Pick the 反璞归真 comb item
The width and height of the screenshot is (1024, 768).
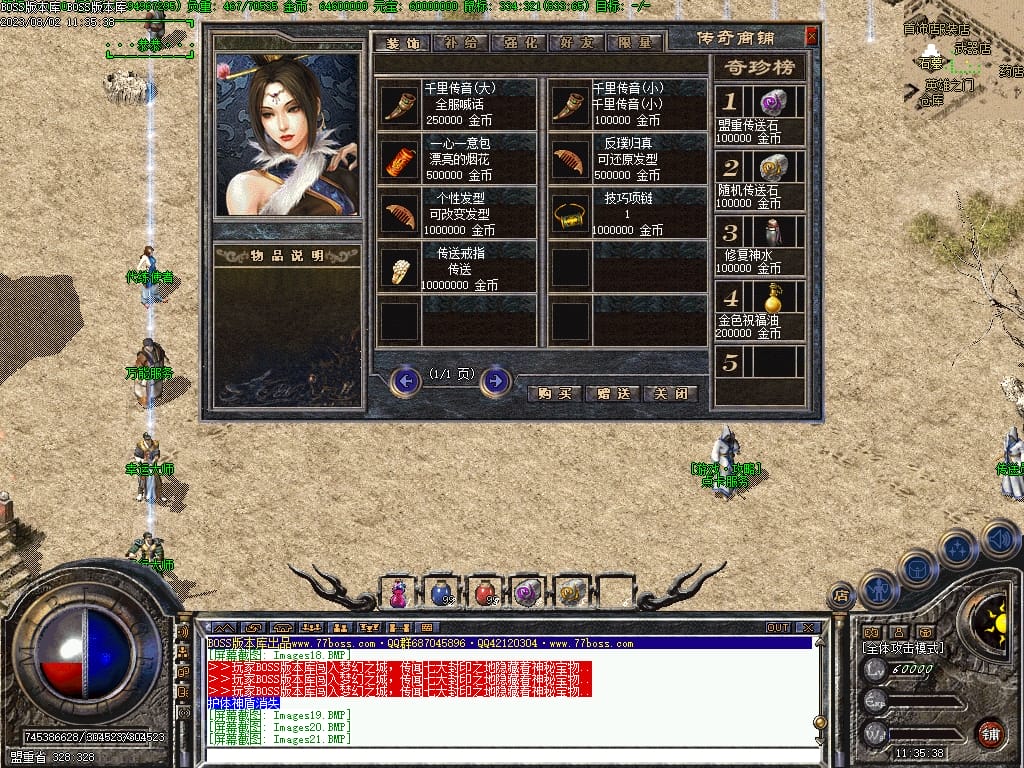click(571, 159)
